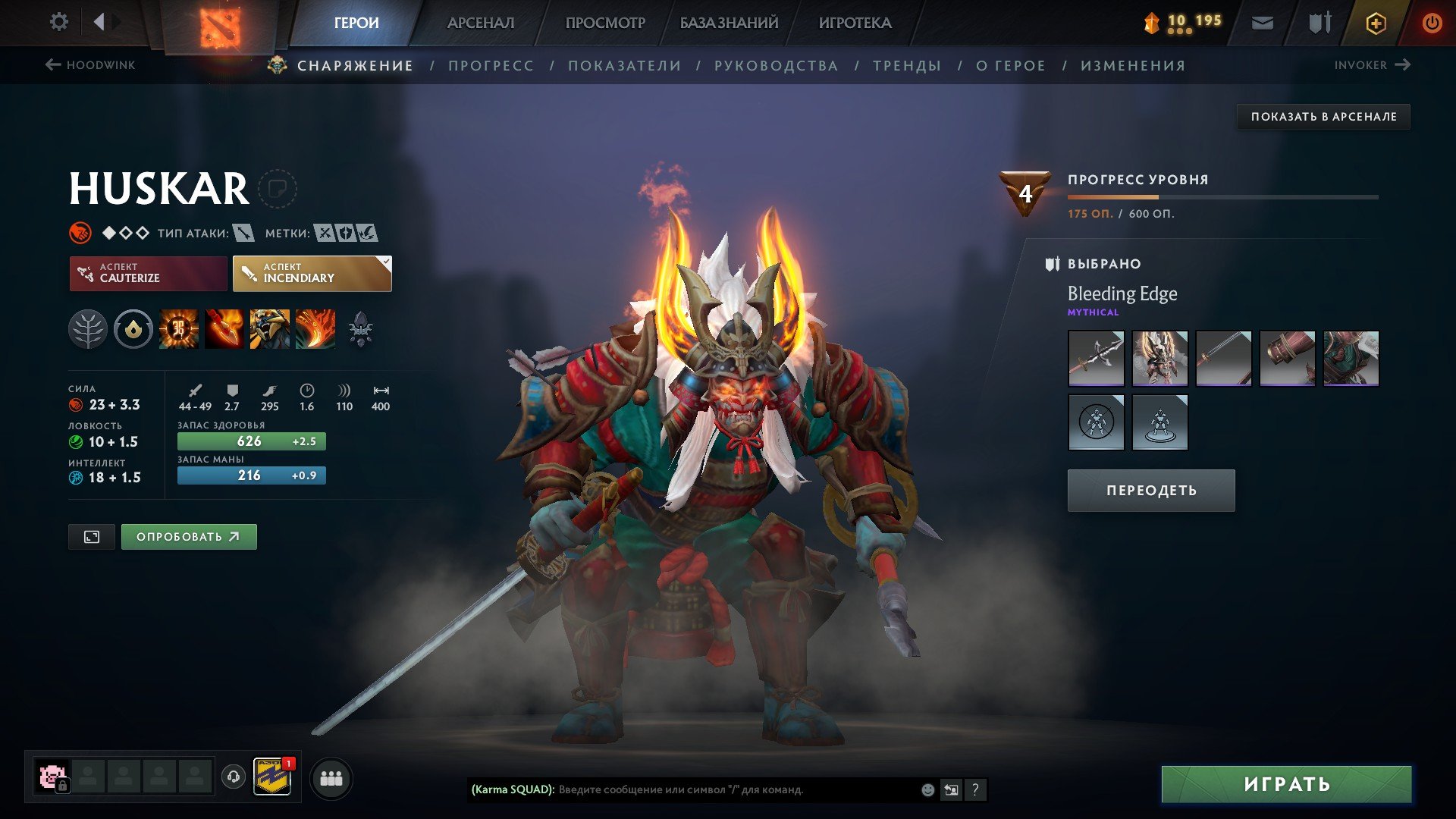Click the ПЕРЕОДЕТЬ button
Image resolution: width=1456 pixels, height=819 pixels.
click(1150, 490)
